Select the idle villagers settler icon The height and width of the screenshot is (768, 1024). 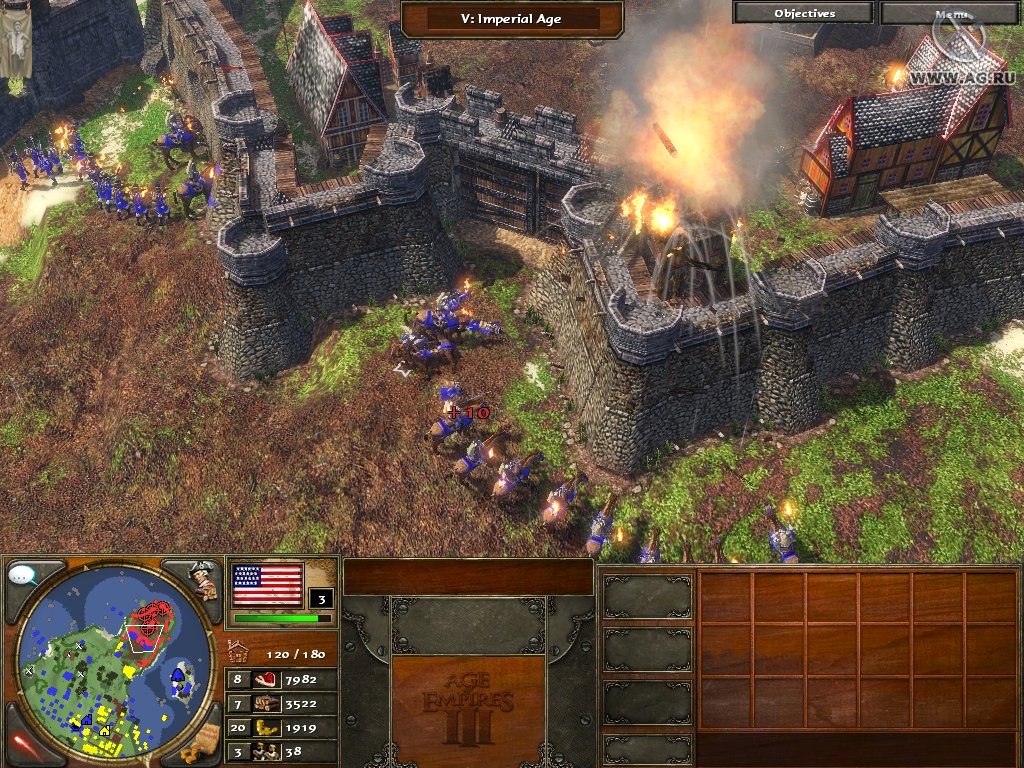[264, 752]
